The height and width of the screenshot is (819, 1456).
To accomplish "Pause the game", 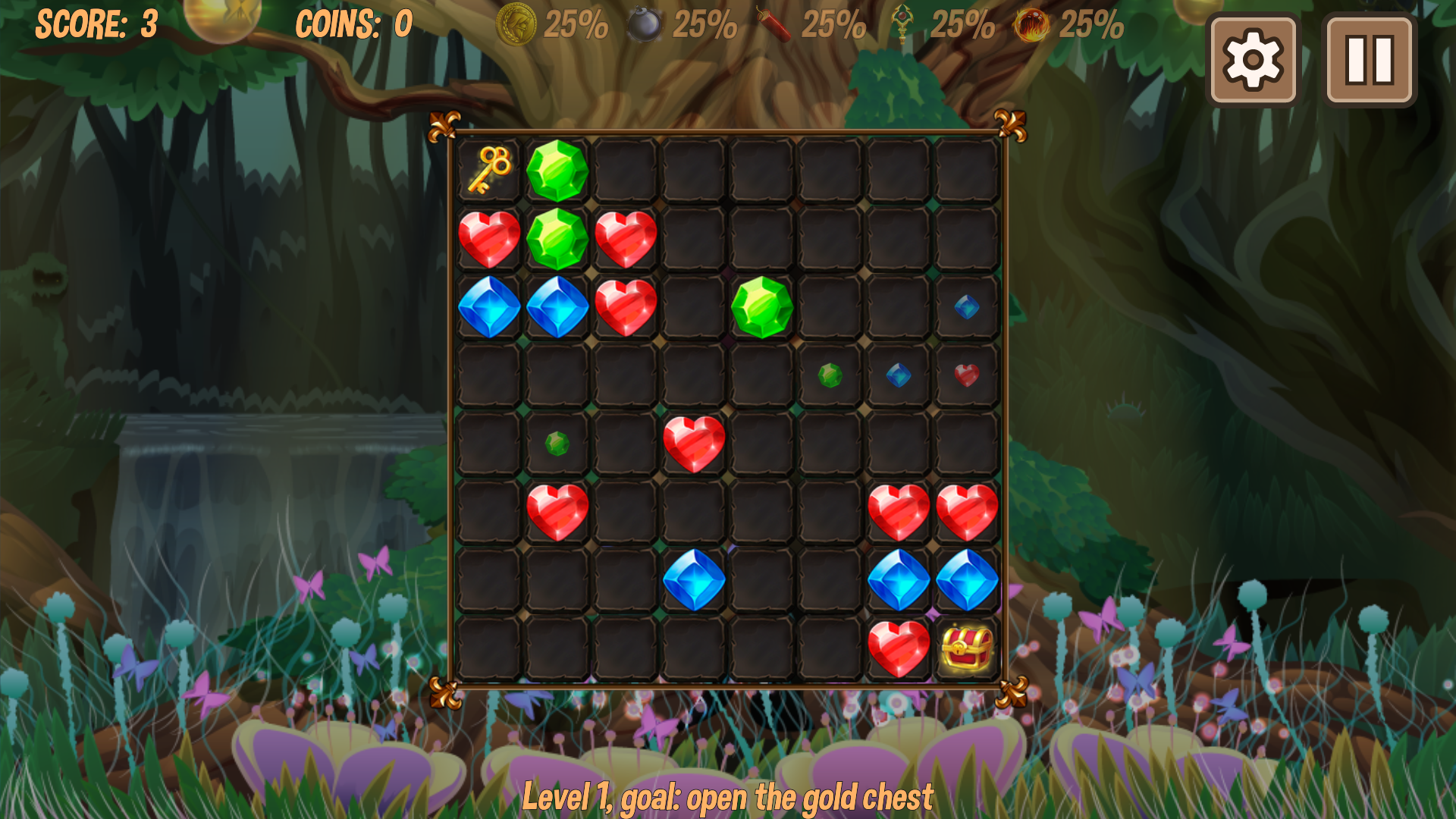I will [1369, 61].
